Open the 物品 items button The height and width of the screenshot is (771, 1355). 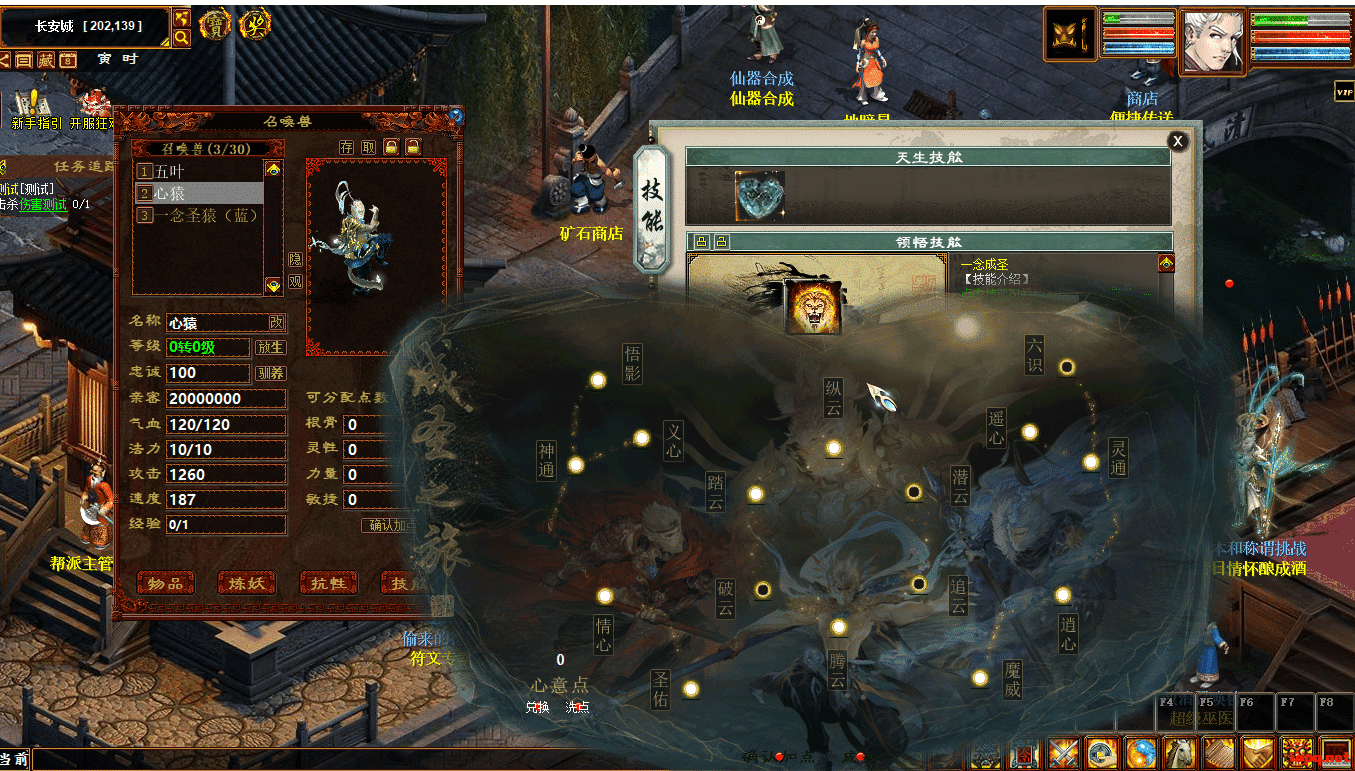click(165, 583)
